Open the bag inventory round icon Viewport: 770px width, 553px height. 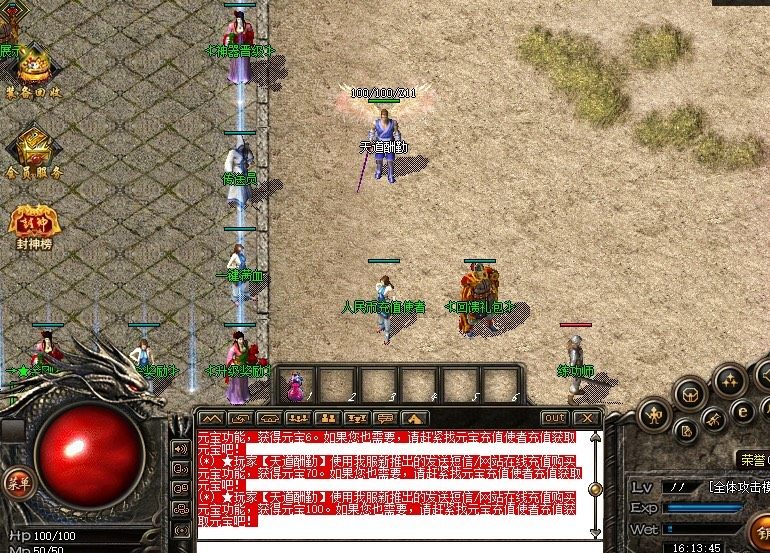point(690,394)
